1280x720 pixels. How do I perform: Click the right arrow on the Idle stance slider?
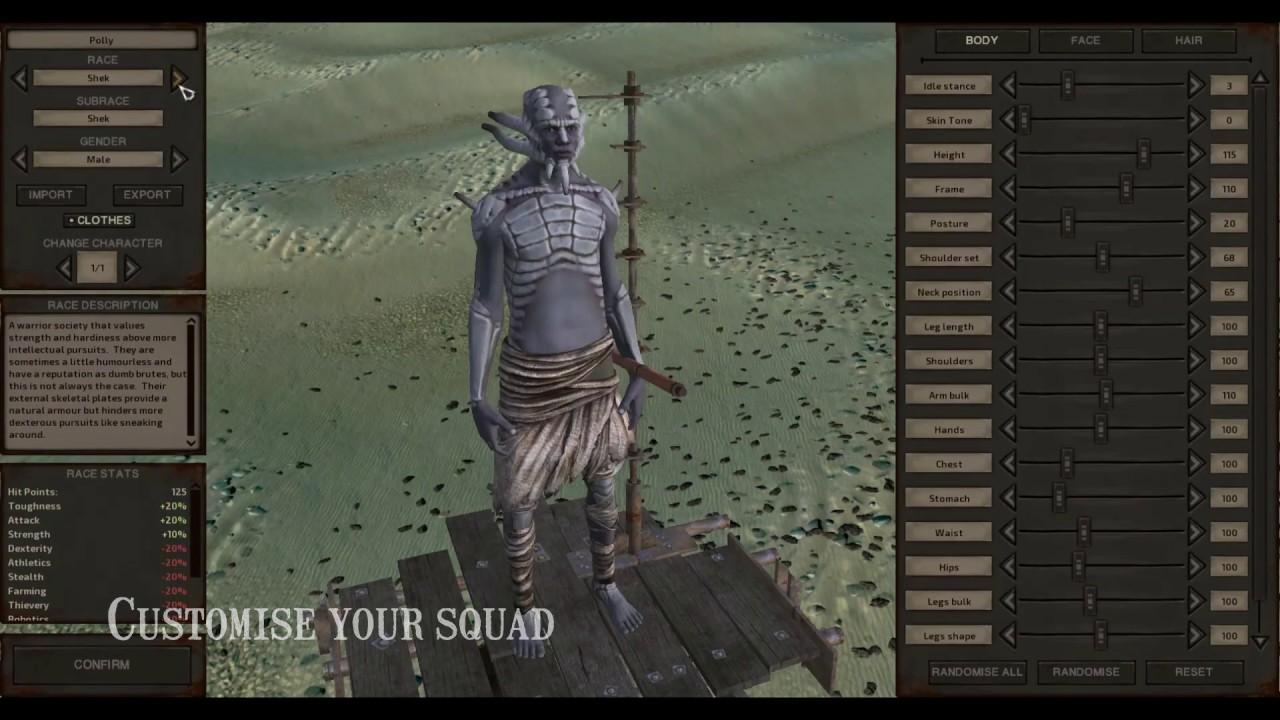tap(1196, 85)
